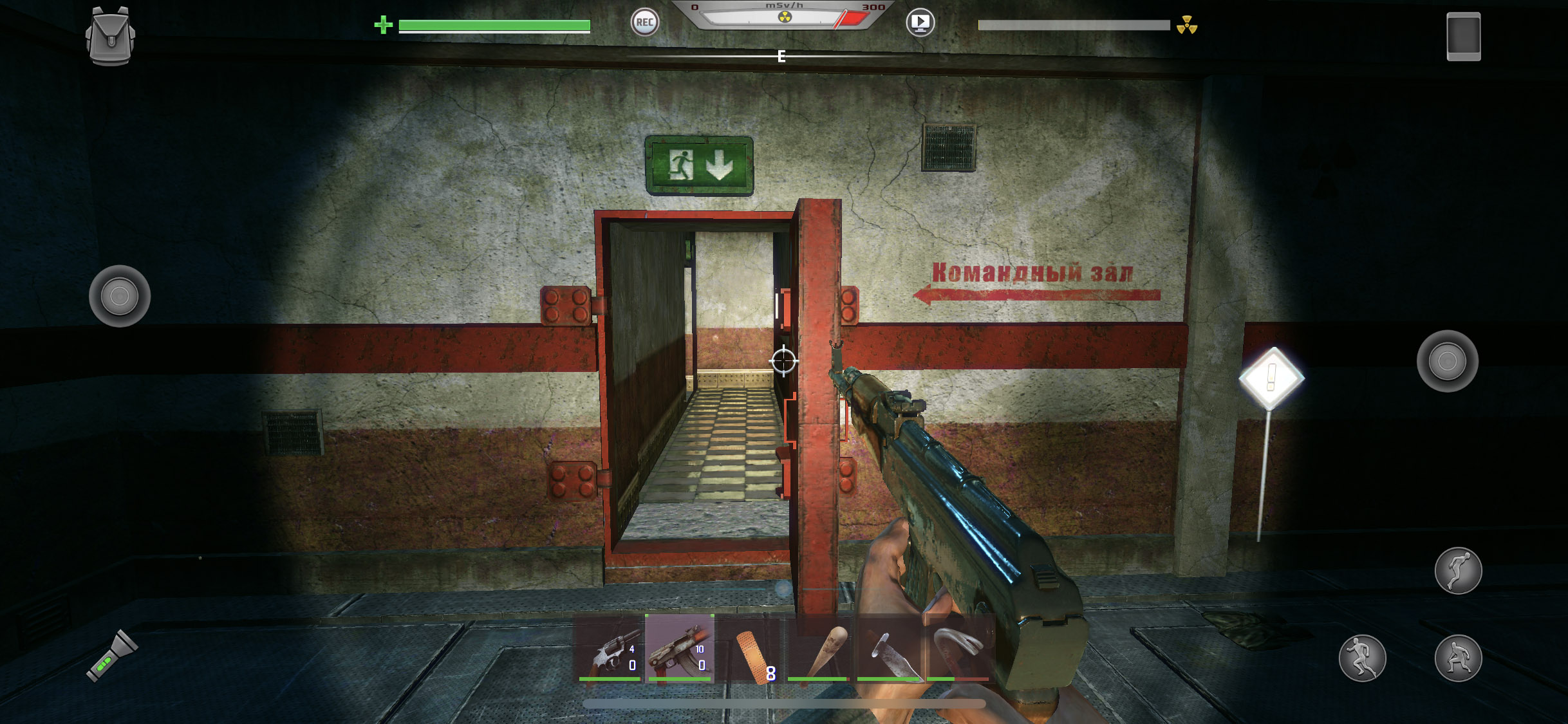Equip the knife from the hotbar
Viewport: 1568px width, 724px height.
[889, 649]
